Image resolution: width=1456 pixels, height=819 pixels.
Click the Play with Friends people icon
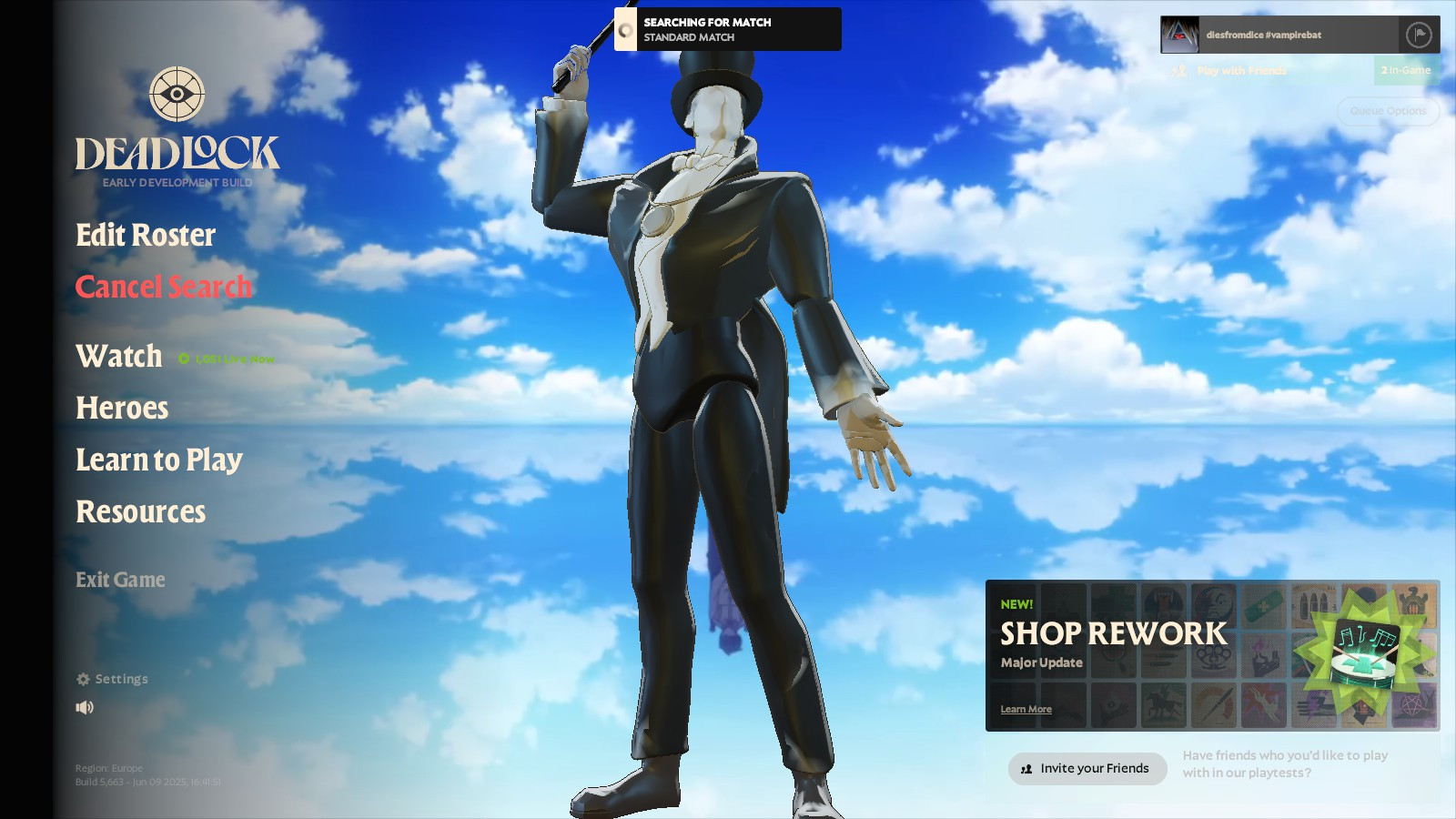pos(1180,71)
